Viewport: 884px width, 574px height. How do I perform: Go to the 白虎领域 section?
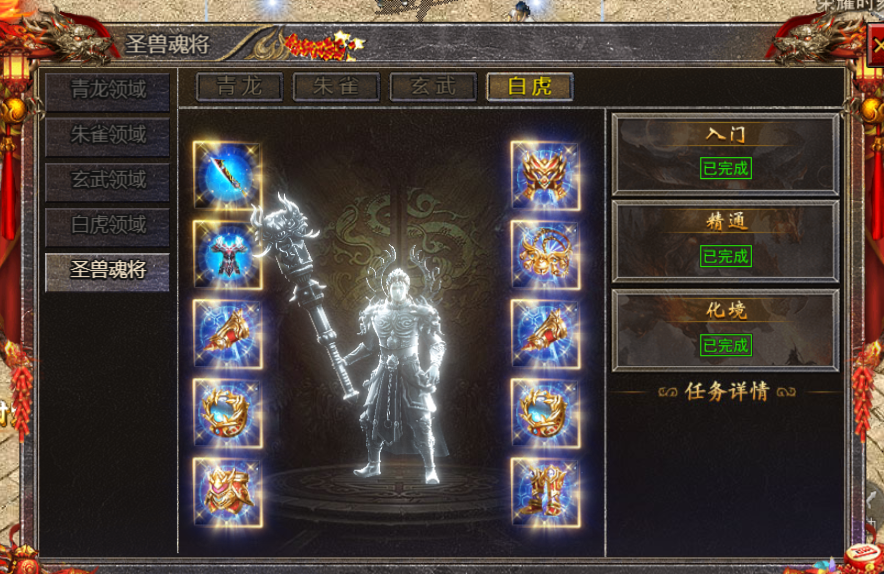click(107, 226)
